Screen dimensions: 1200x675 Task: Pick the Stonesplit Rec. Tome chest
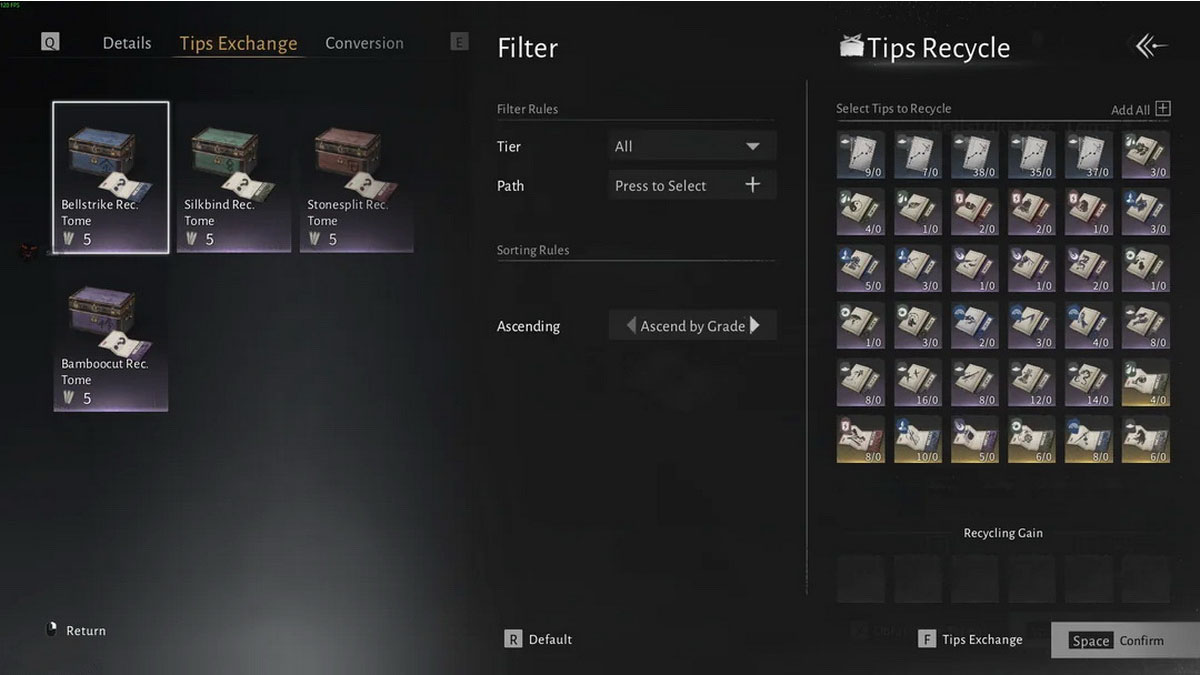pos(357,177)
